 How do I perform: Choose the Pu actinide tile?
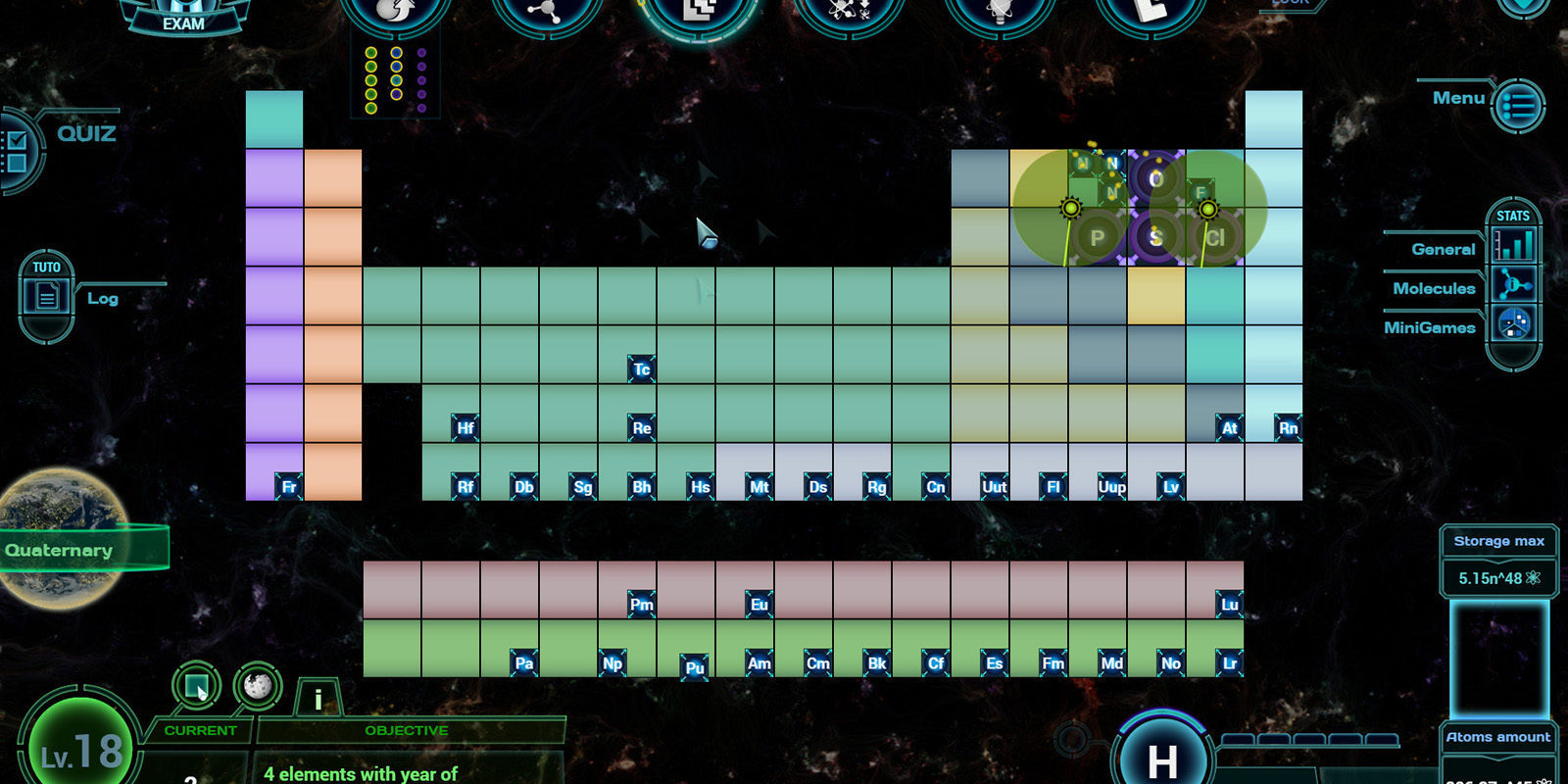694,667
